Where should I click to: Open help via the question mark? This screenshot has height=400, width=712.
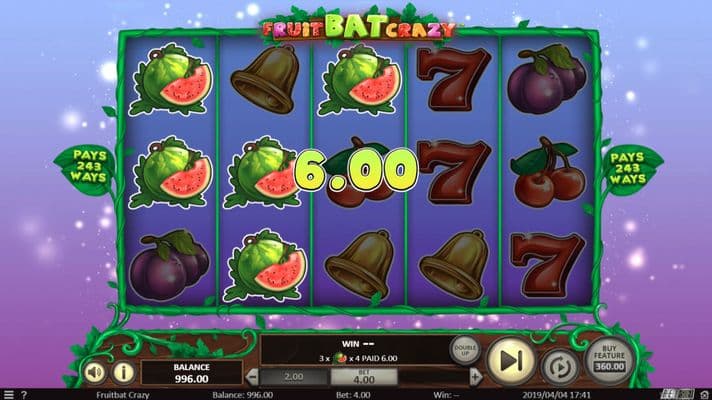tap(23, 394)
